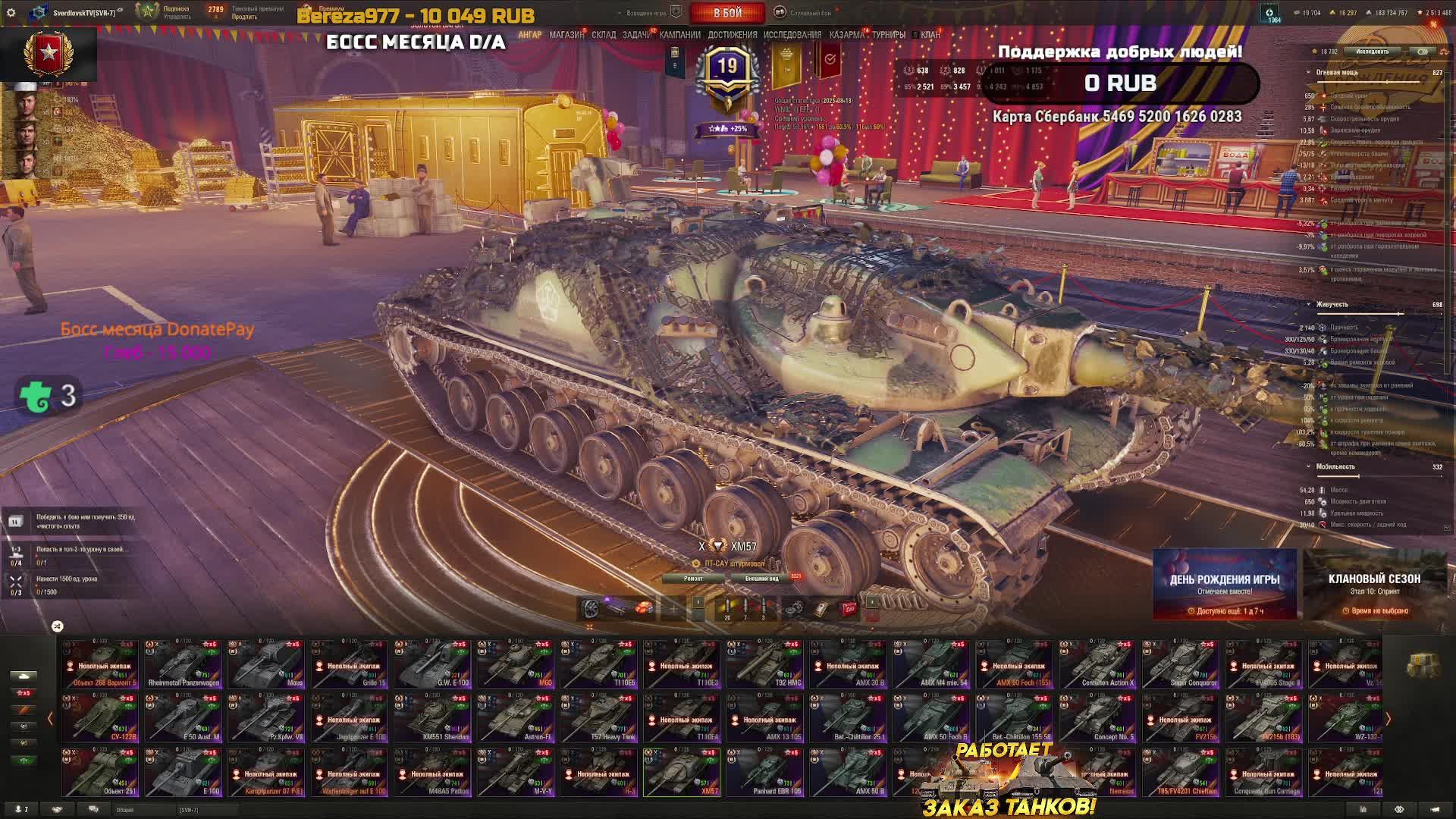Open the ЗАДАЧИ missions tab
Viewport: 1456px width, 819px height.
tap(636, 35)
